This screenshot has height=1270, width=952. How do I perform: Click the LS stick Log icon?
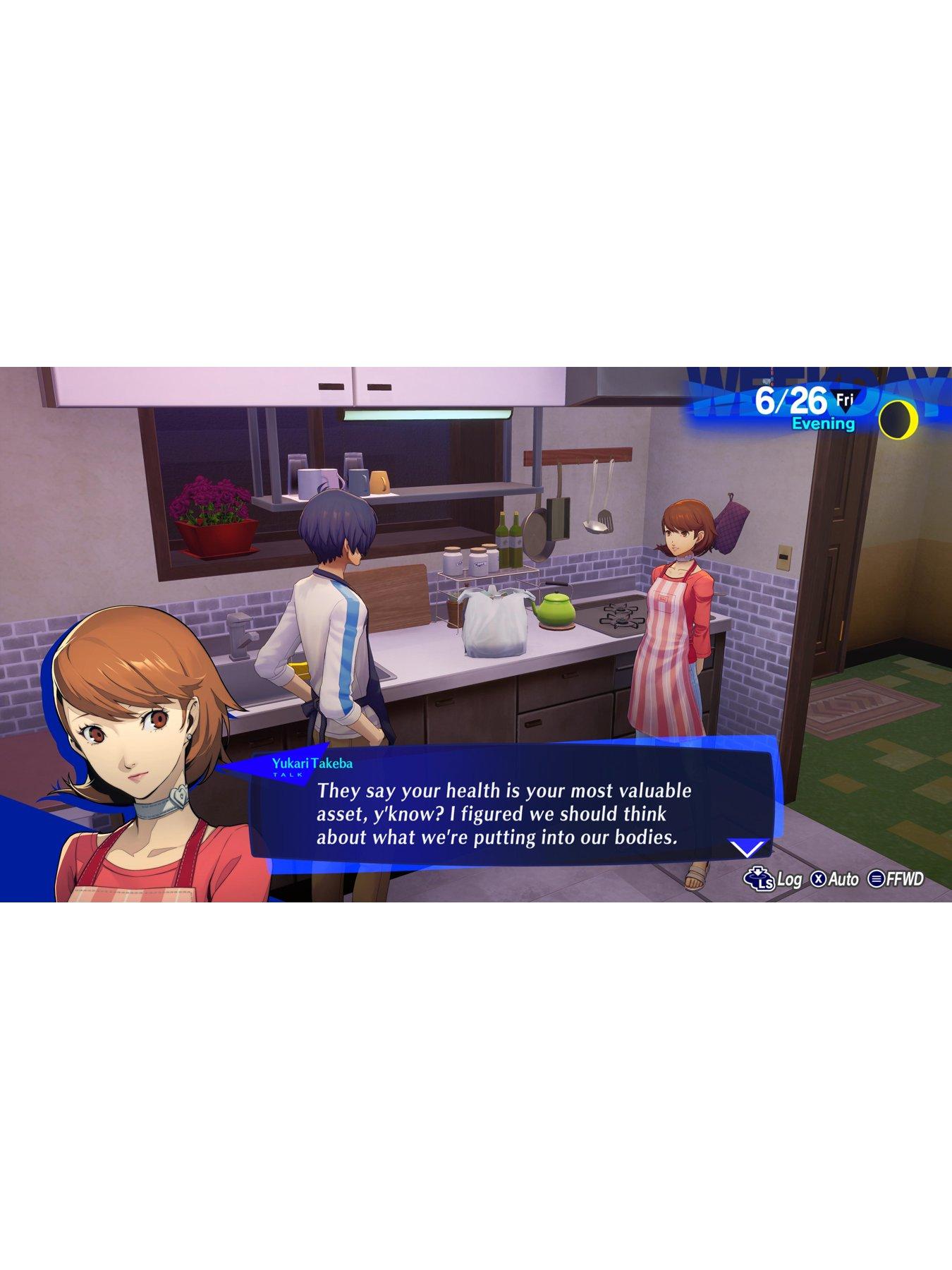coord(760,878)
